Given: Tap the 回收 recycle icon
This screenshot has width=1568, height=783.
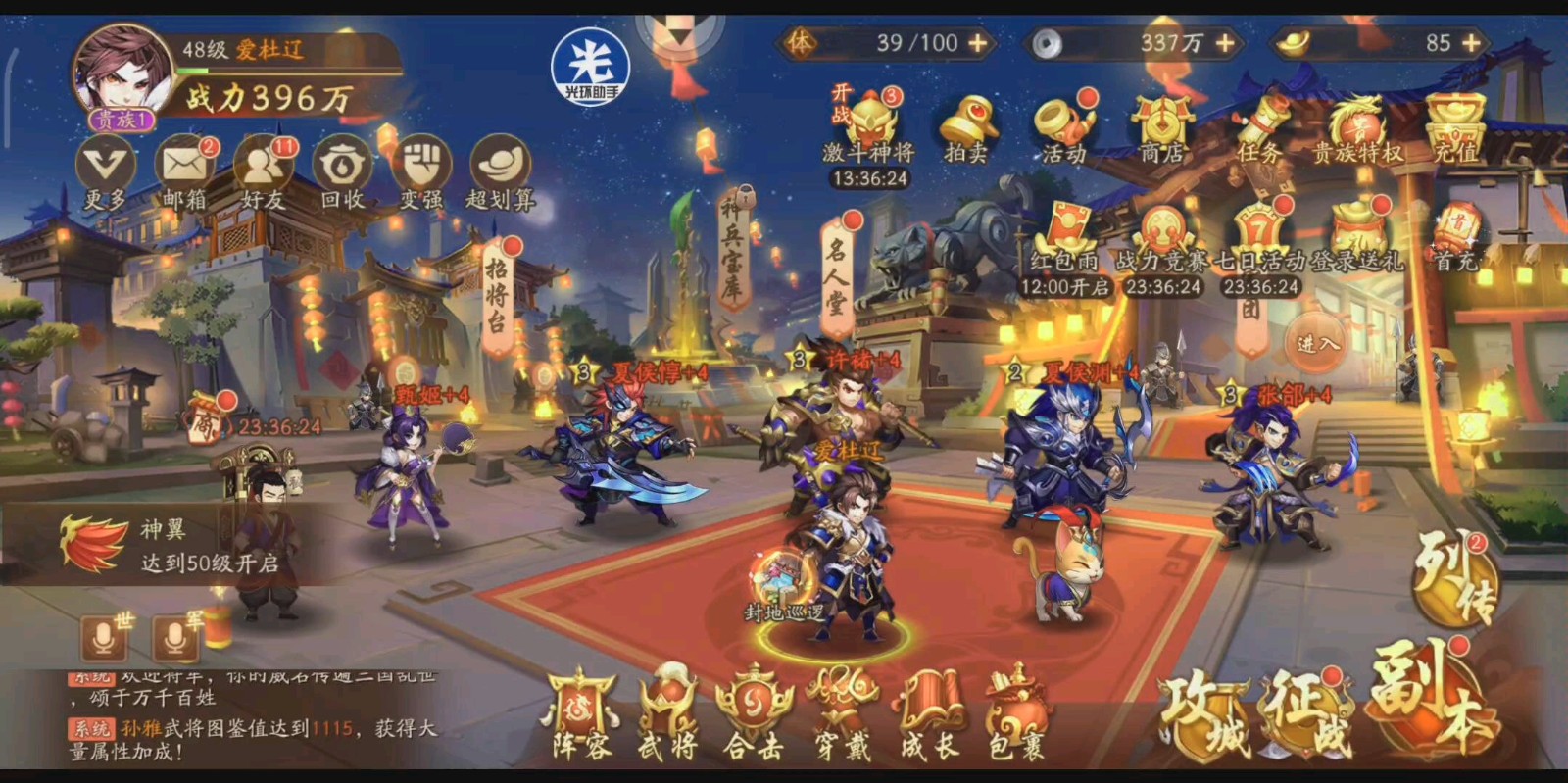Looking at the screenshot, I should (x=342, y=167).
